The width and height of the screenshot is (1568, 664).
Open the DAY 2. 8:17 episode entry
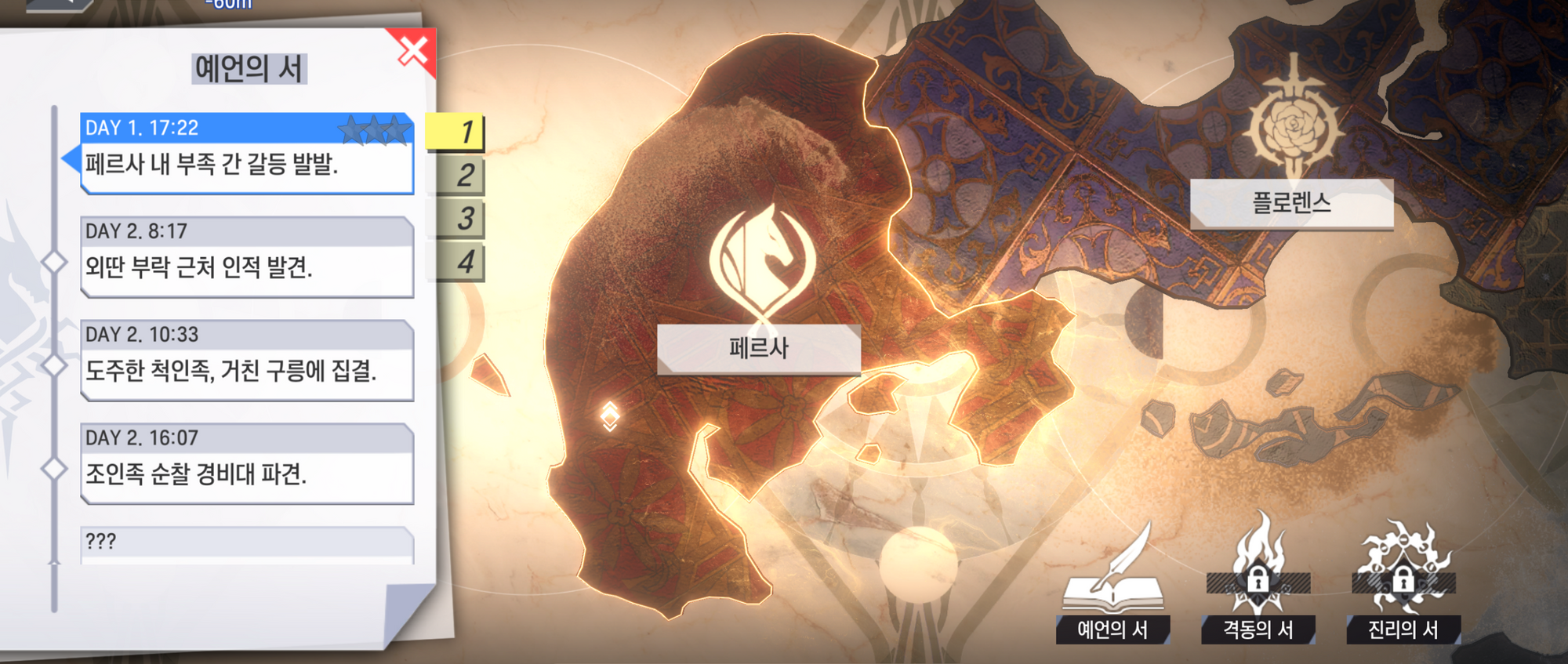(x=246, y=256)
